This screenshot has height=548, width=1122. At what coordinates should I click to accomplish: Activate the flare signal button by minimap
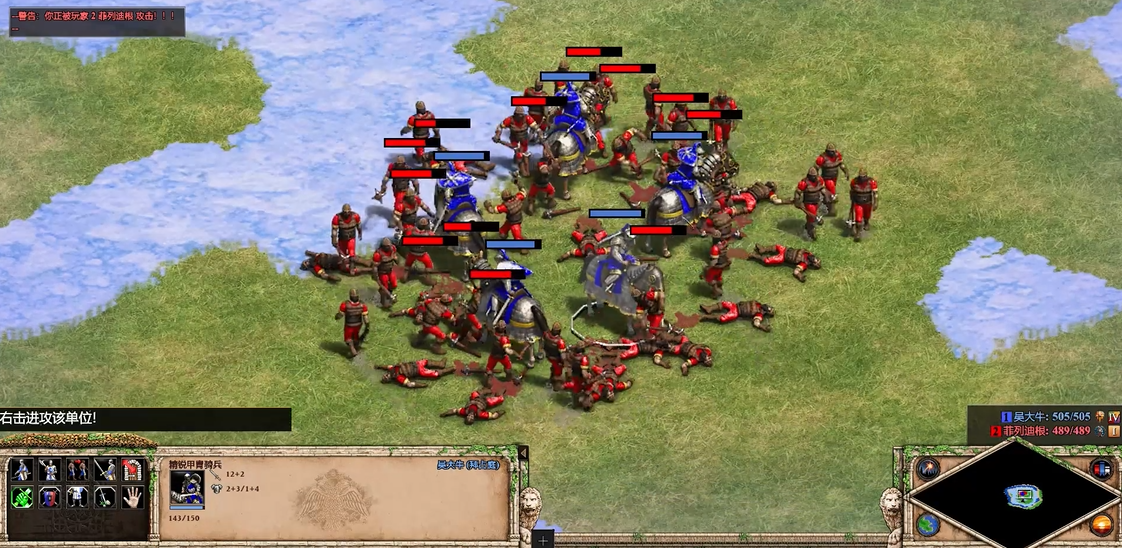(929, 468)
